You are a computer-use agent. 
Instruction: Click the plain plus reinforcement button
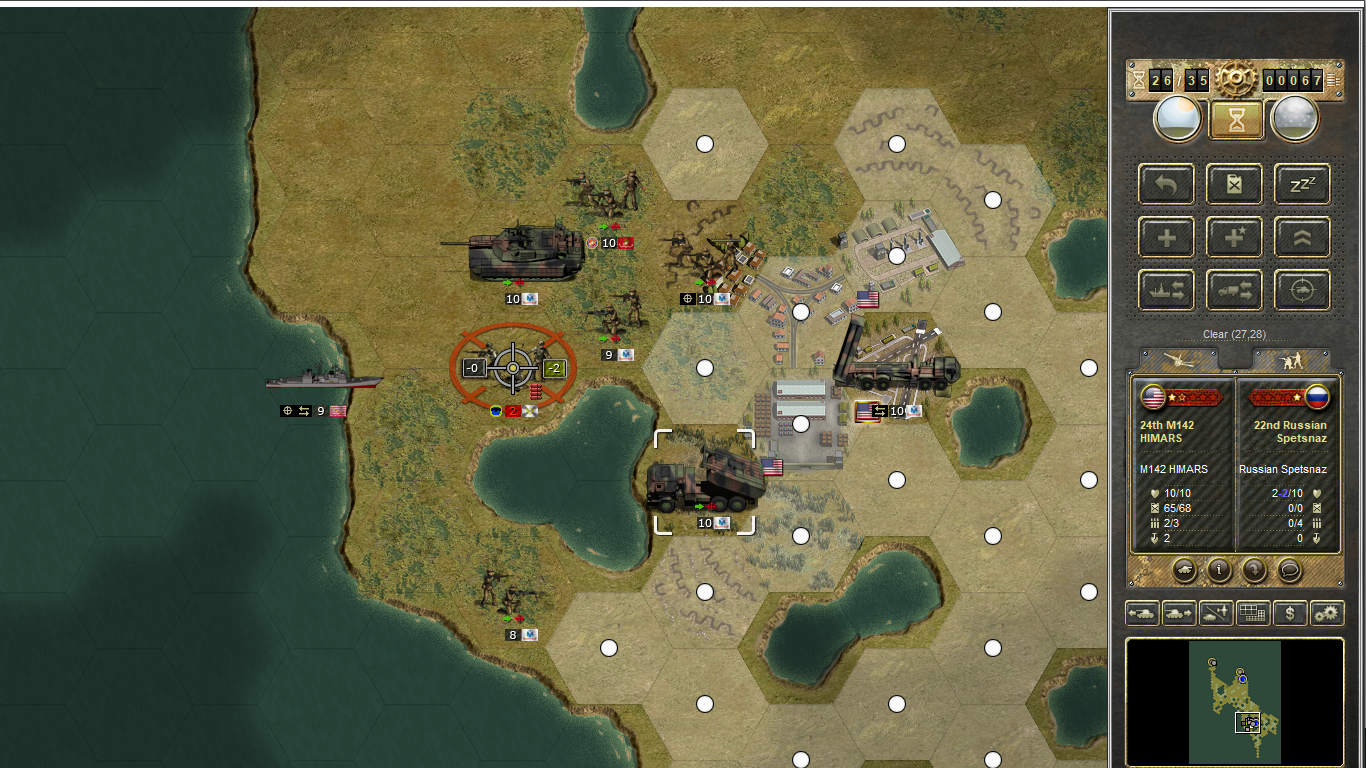pos(1166,238)
